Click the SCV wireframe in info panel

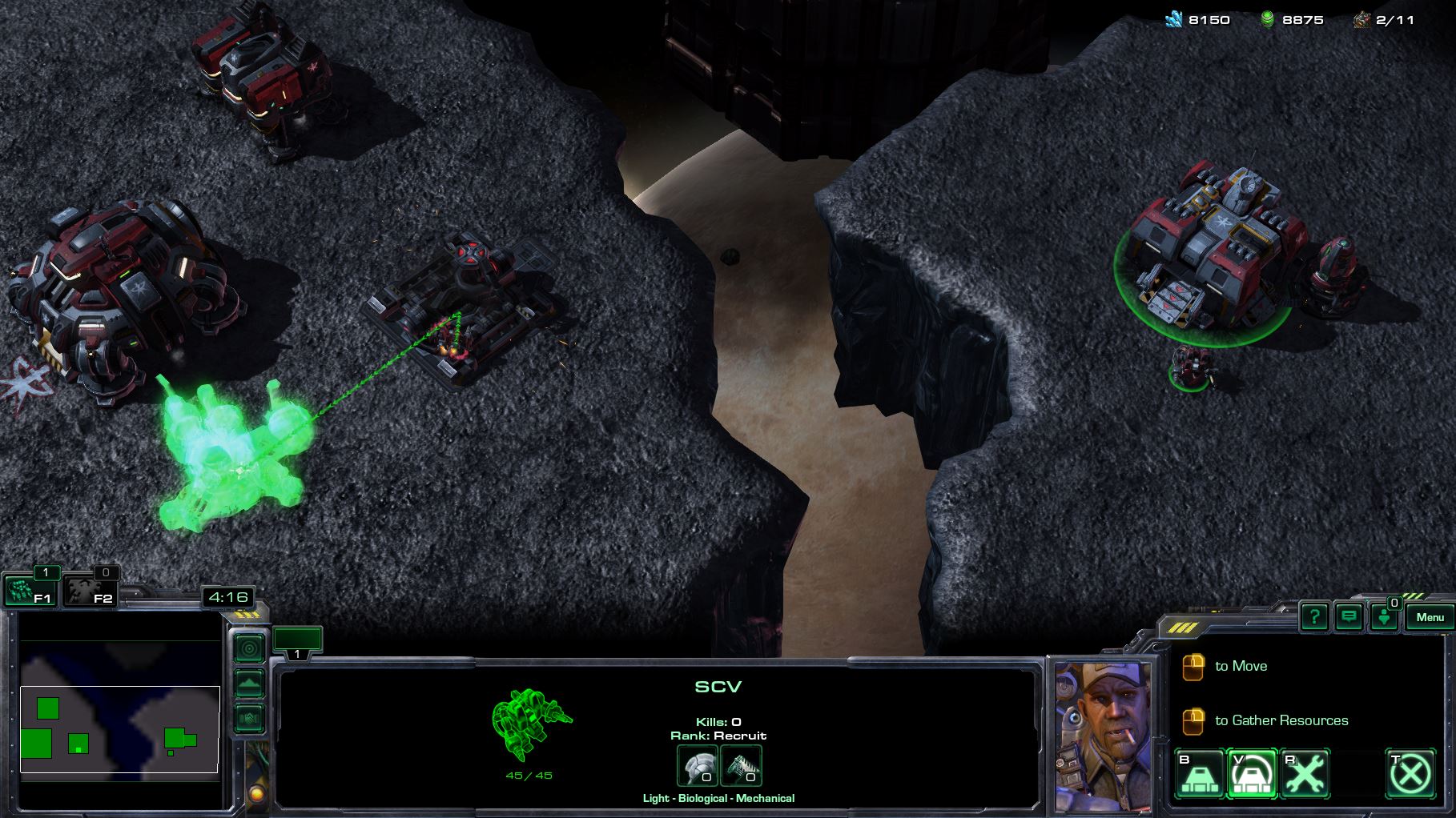(x=529, y=723)
